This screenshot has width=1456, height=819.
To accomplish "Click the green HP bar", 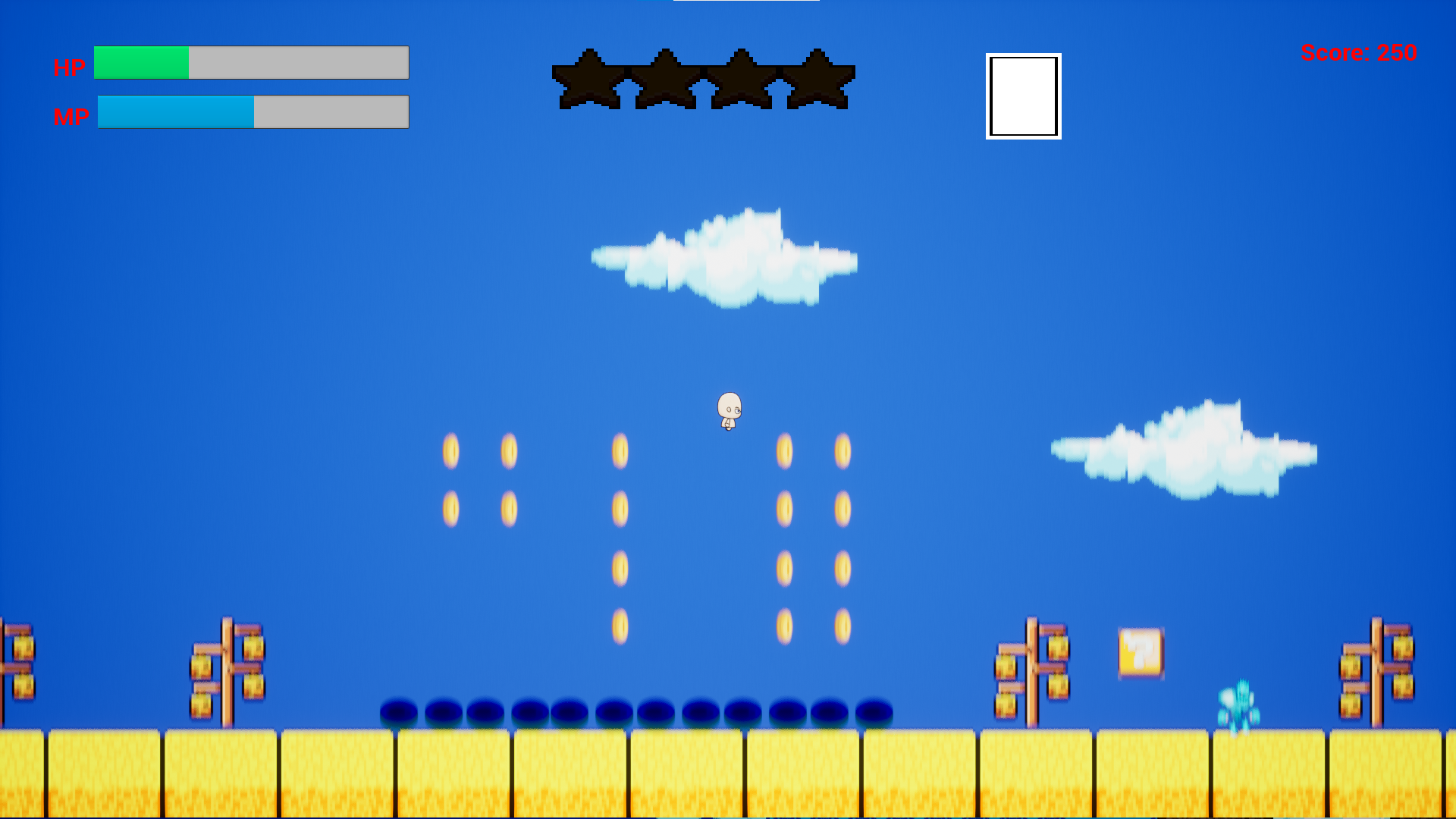I will coord(140,63).
